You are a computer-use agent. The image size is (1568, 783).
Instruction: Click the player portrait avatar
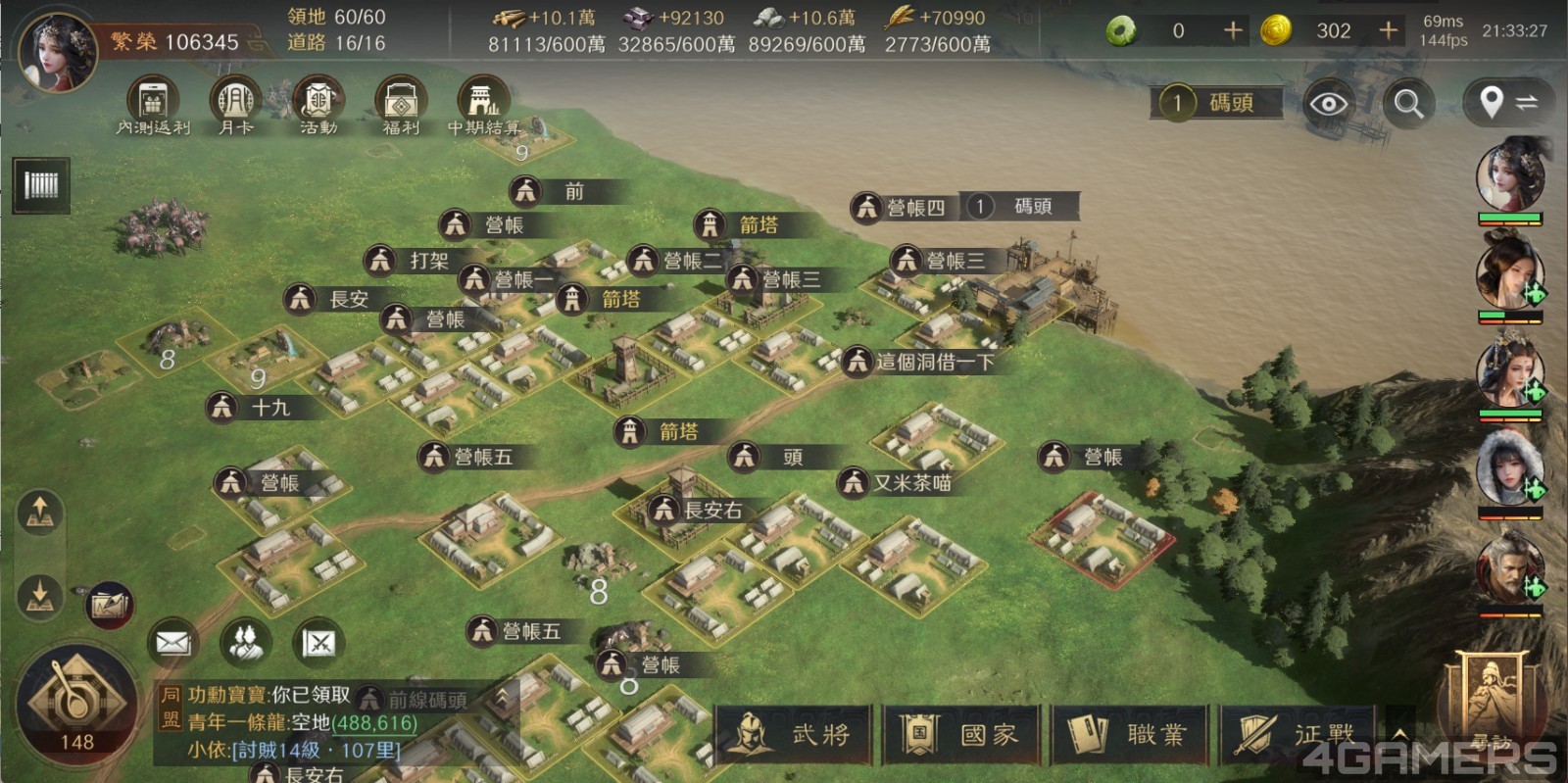(59, 49)
